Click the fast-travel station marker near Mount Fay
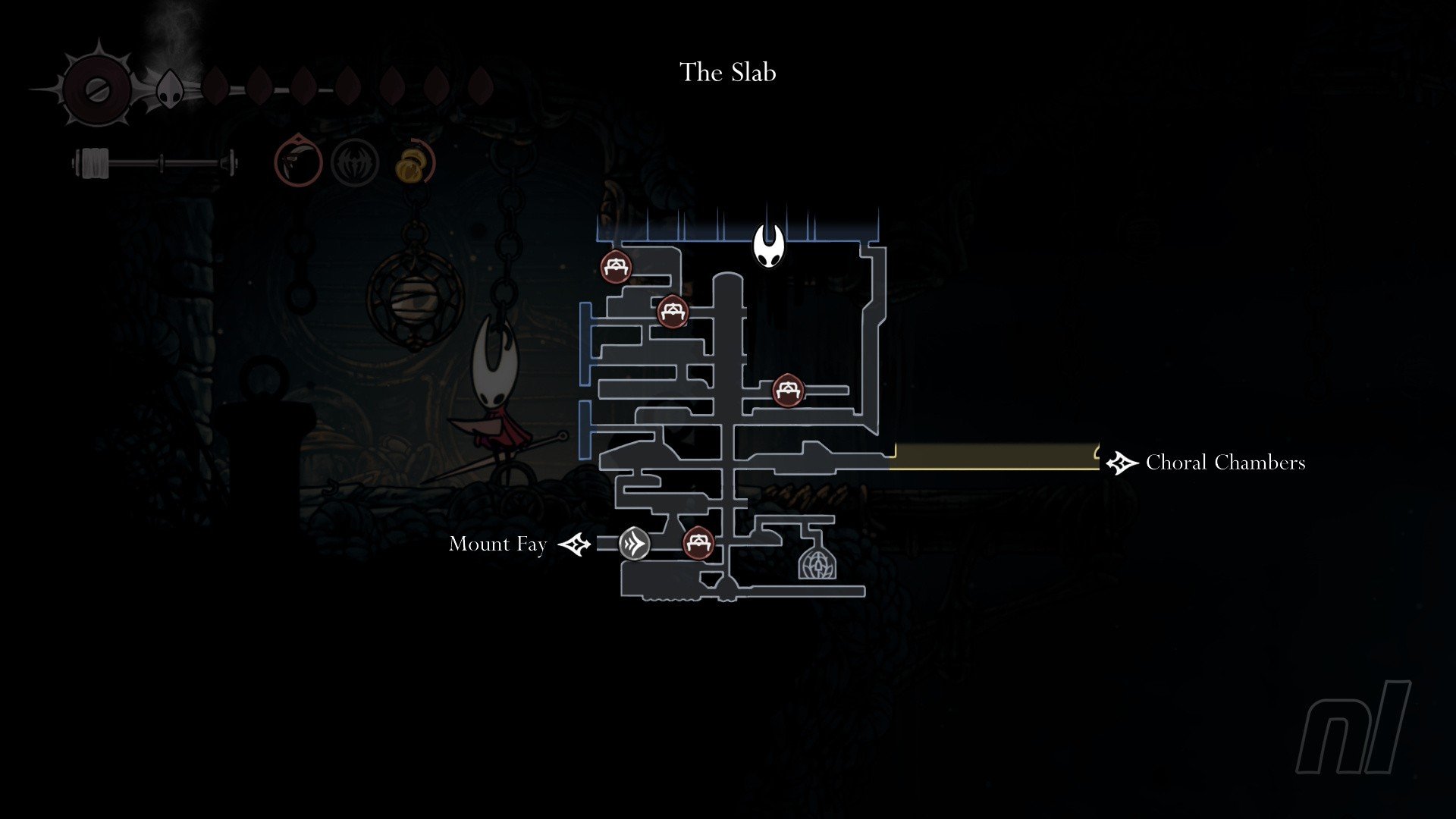 point(634,544)
